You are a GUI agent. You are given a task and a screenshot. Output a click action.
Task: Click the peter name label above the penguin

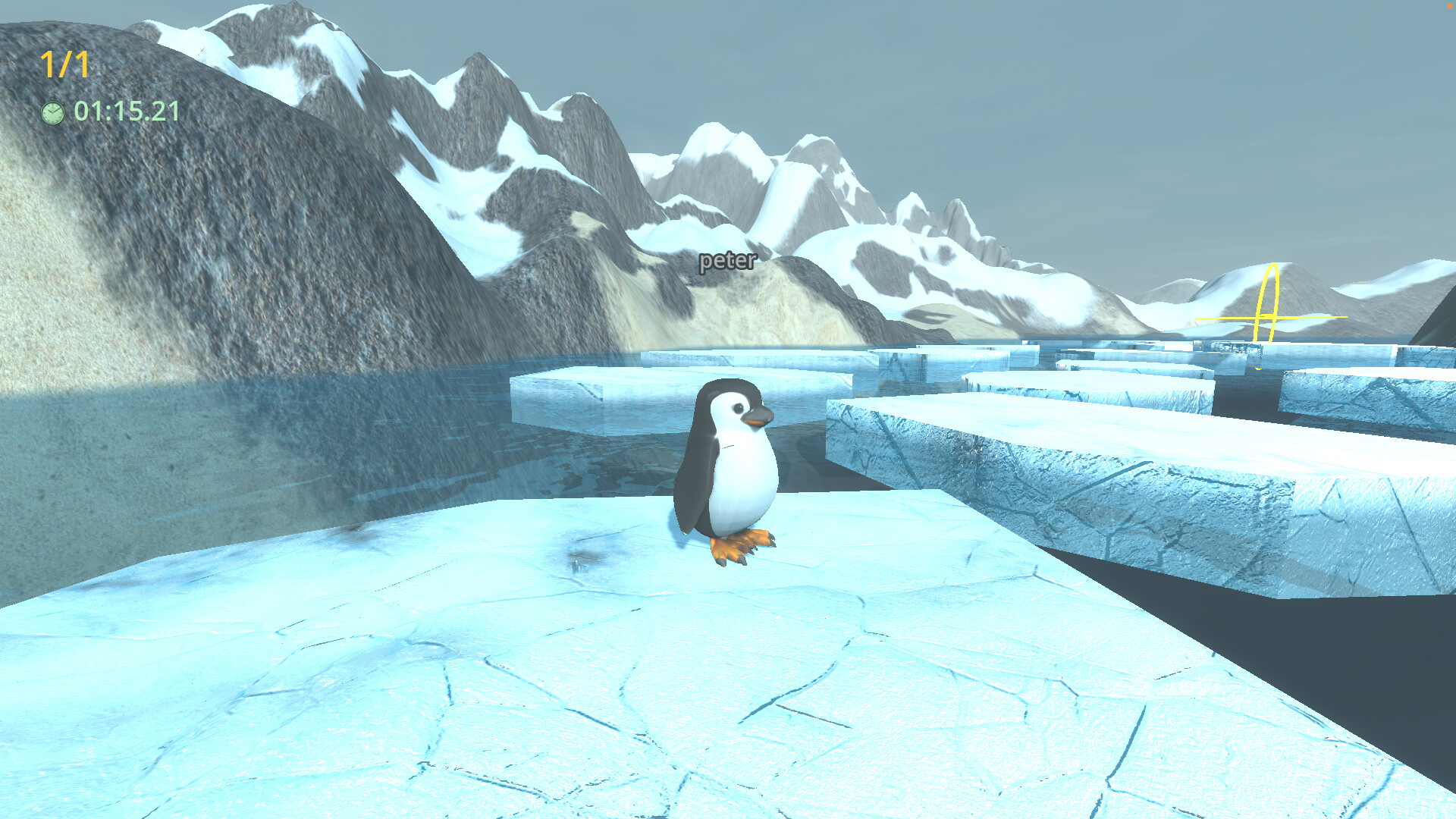point(726,262)
